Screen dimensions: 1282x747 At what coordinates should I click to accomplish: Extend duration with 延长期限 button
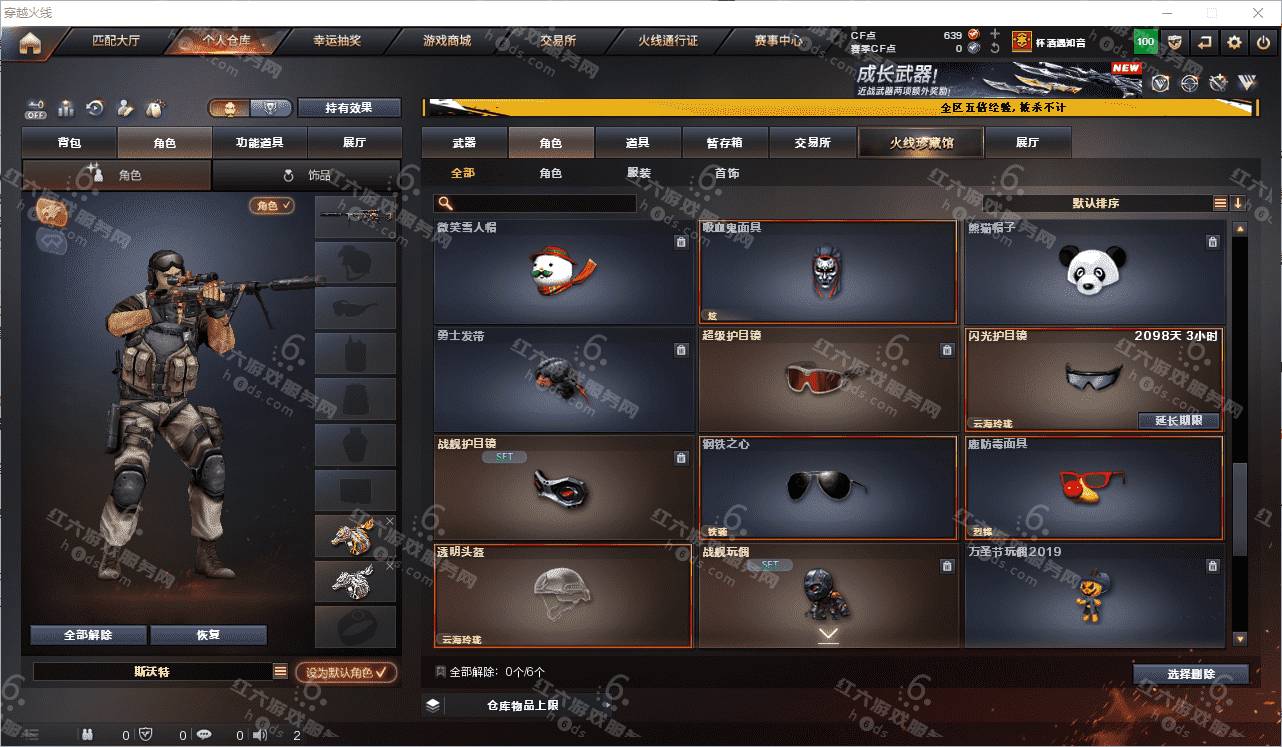point(1179,421)
